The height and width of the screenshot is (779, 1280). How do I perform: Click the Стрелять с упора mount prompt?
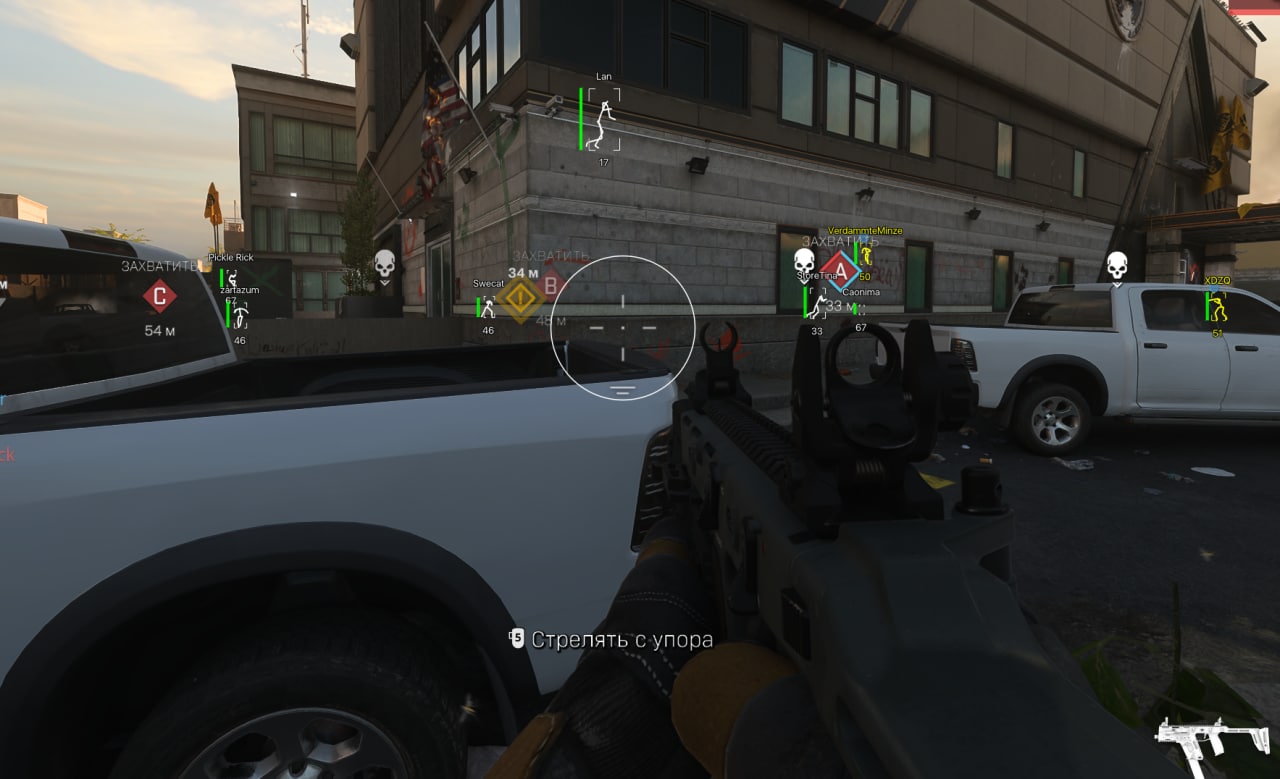622,639
